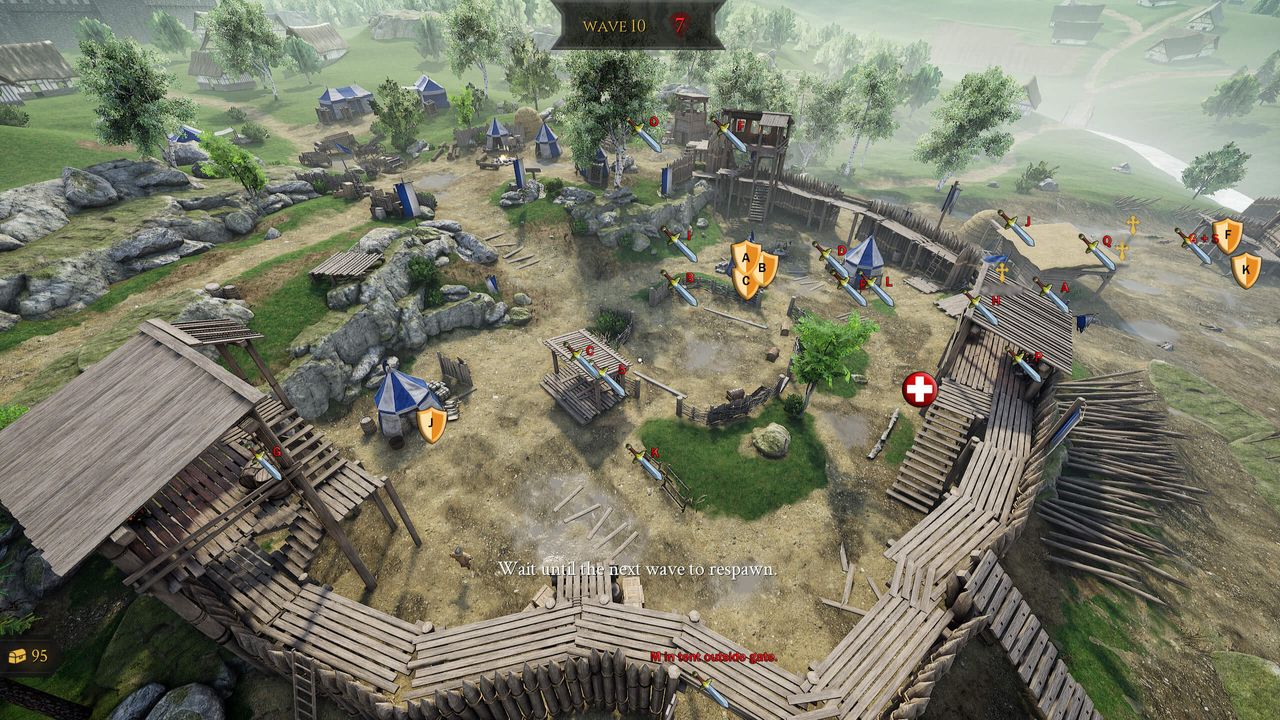Choose the shield marker labeled C
This screenshot has height=720, width=1280.
tap(746, 282)
